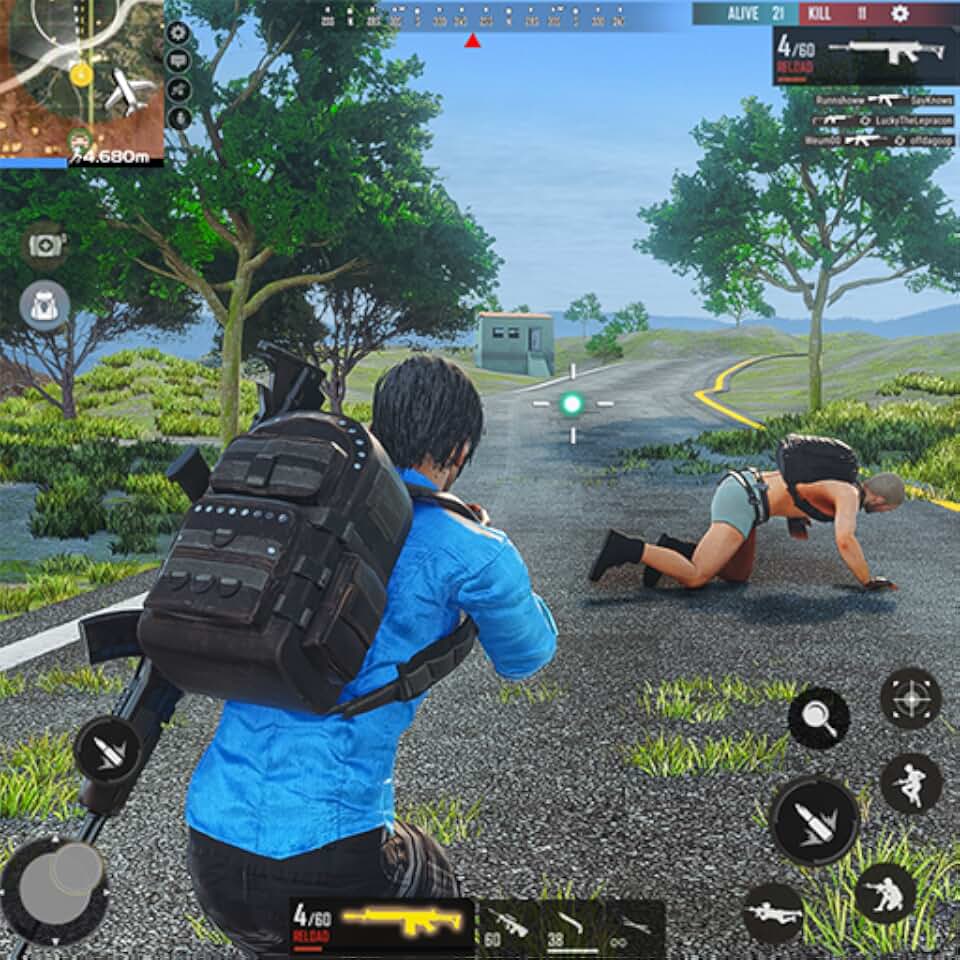Image resolution: width=960 pixels, height=960 pixels.
Task: Tap the top-right equipped weapon panel
Action: [863, 56]
